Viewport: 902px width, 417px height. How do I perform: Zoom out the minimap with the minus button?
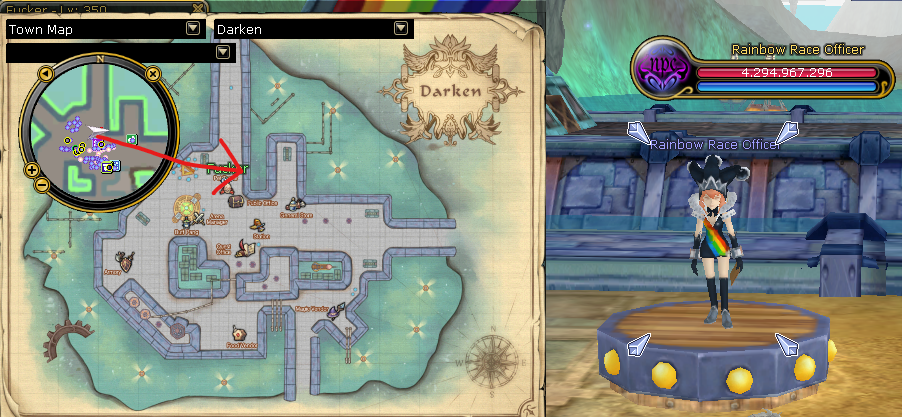(x=42, y=184)
